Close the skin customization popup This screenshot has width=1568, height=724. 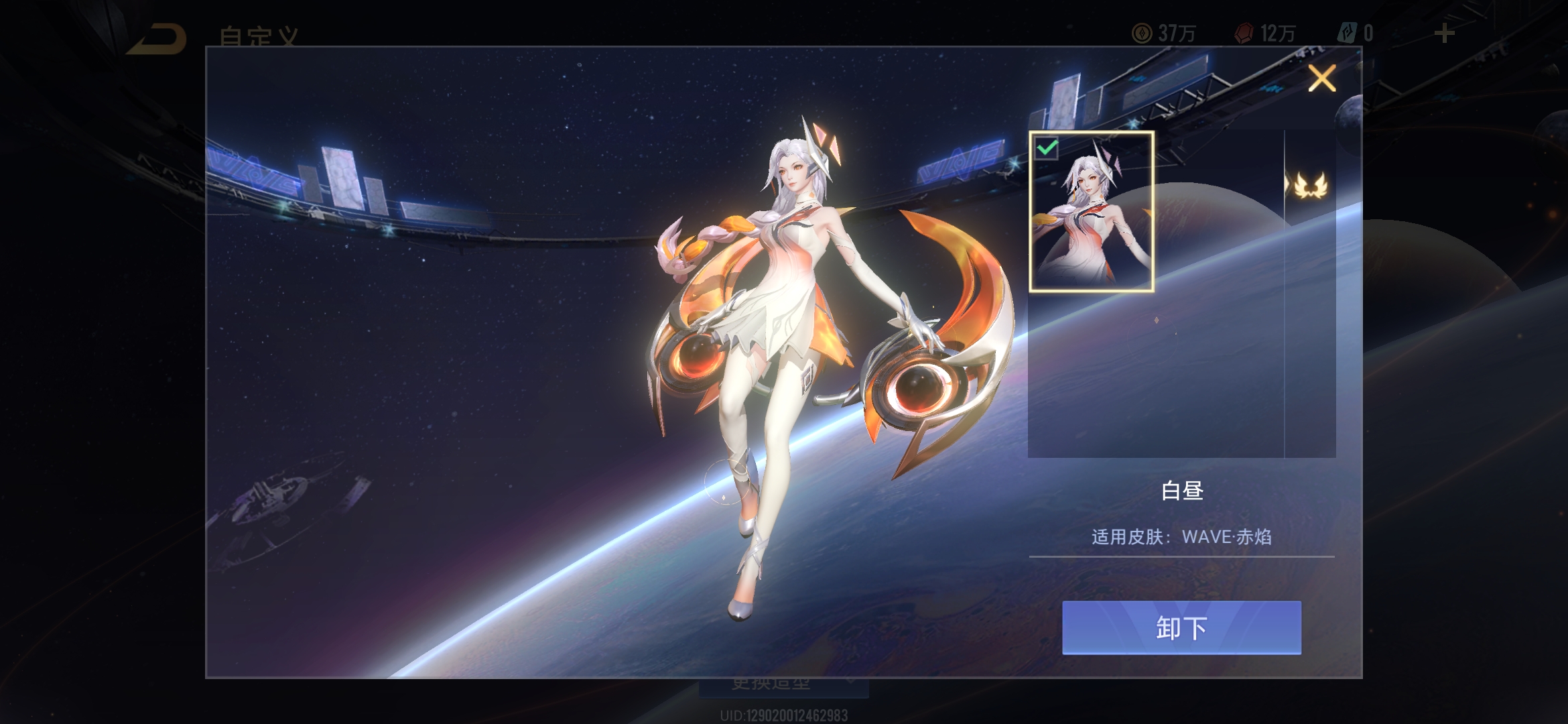tap(1321, 78)
